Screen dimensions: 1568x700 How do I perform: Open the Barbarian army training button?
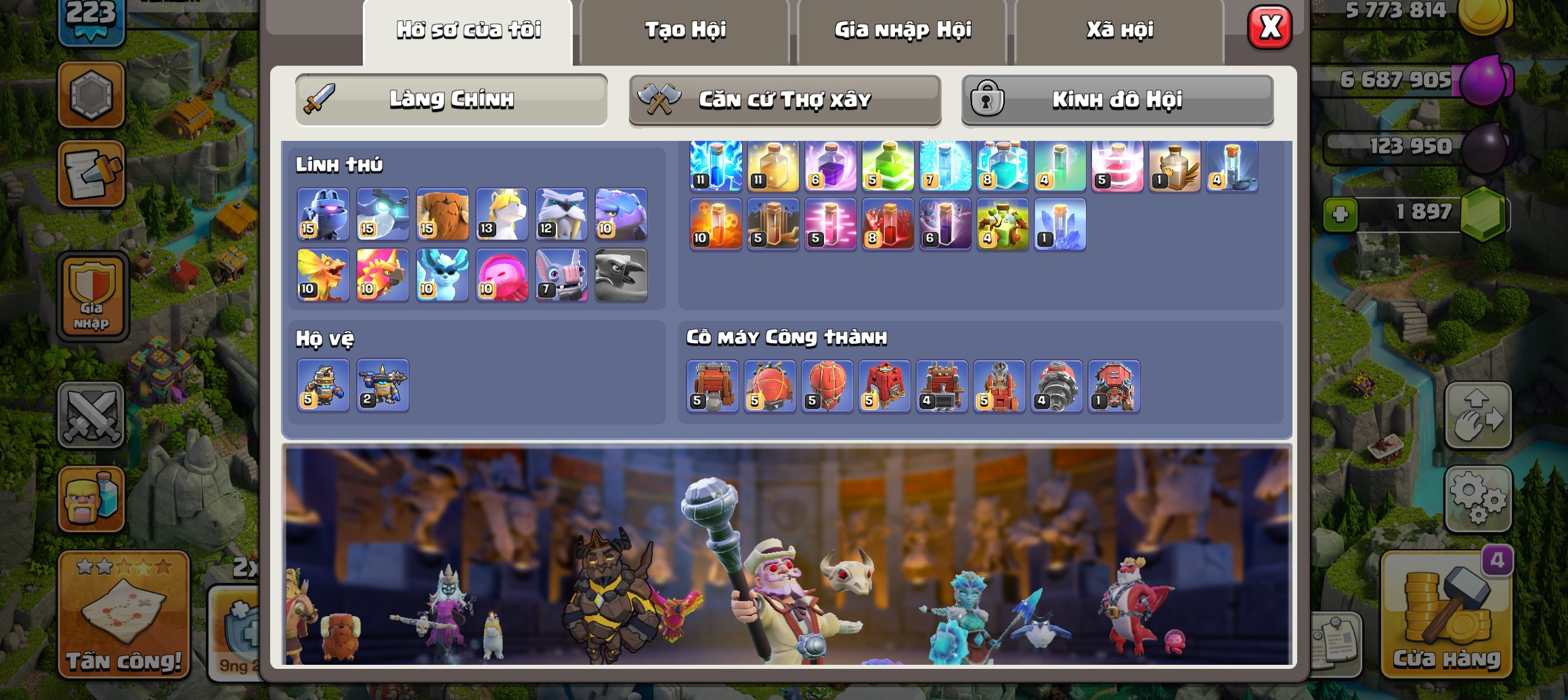[x=91, y=498]
